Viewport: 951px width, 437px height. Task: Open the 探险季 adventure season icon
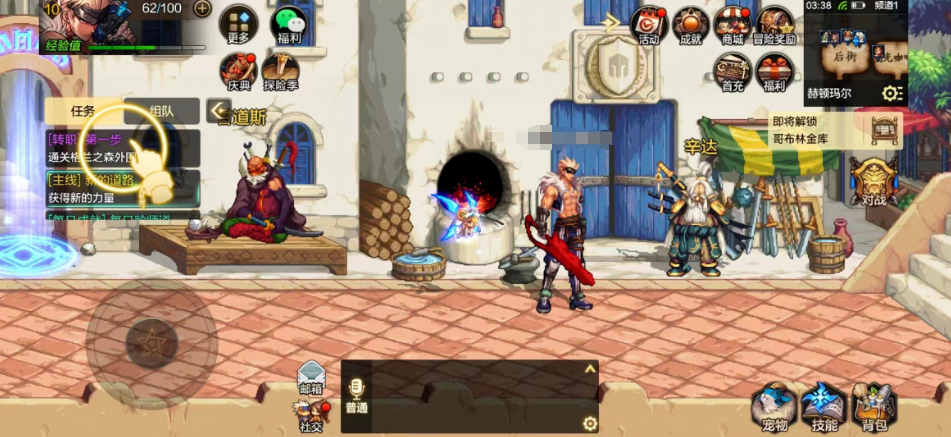281,69
